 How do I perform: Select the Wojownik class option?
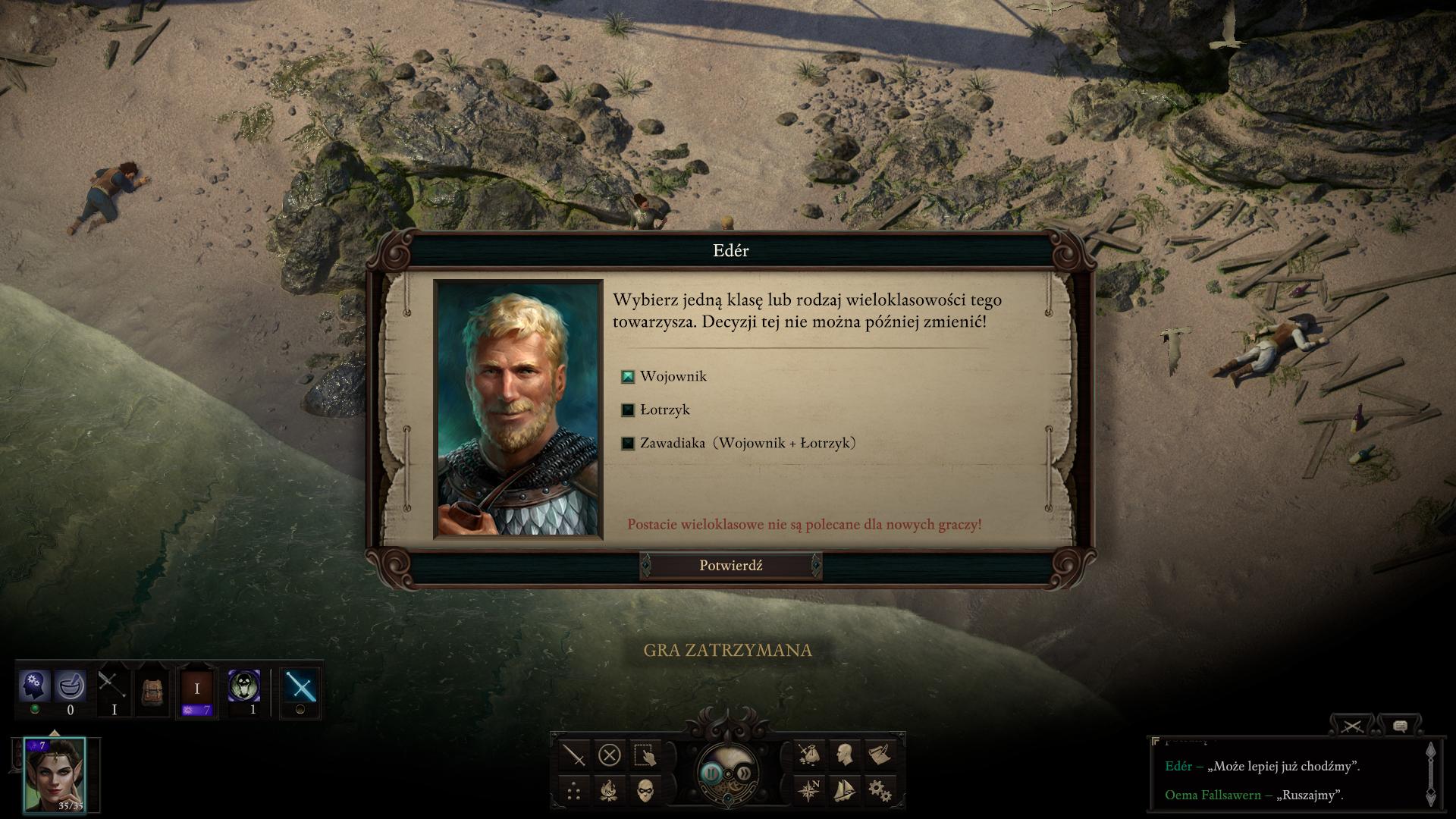tap(628, 376)
